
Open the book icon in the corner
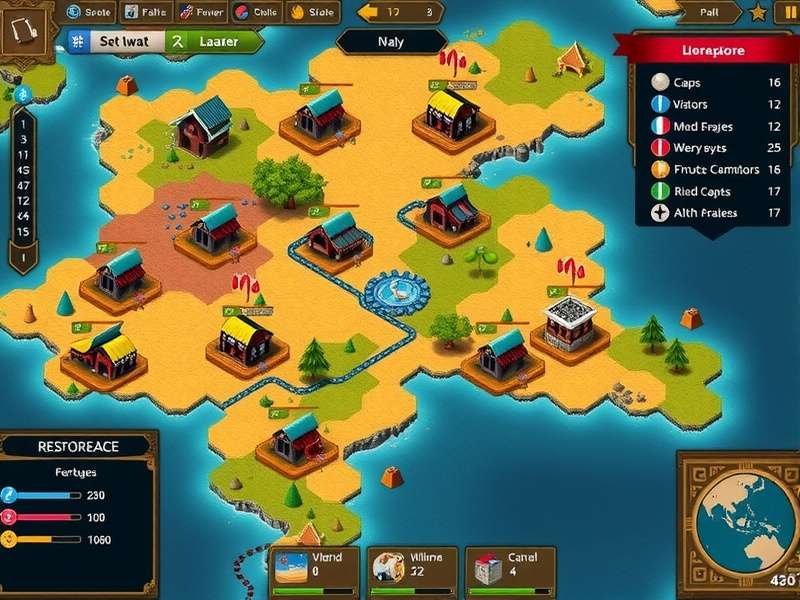tap(23, 34)
